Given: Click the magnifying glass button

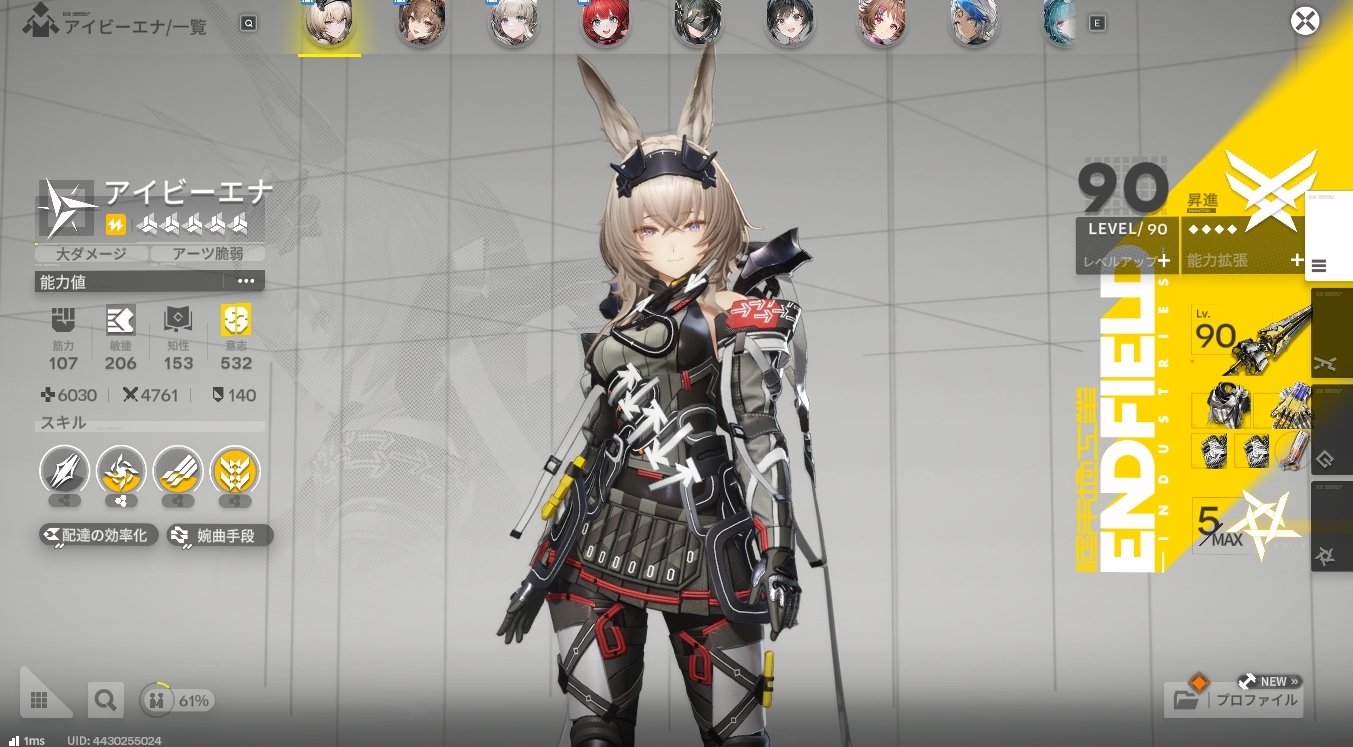Looking at the screenshot, I should 104,700.
